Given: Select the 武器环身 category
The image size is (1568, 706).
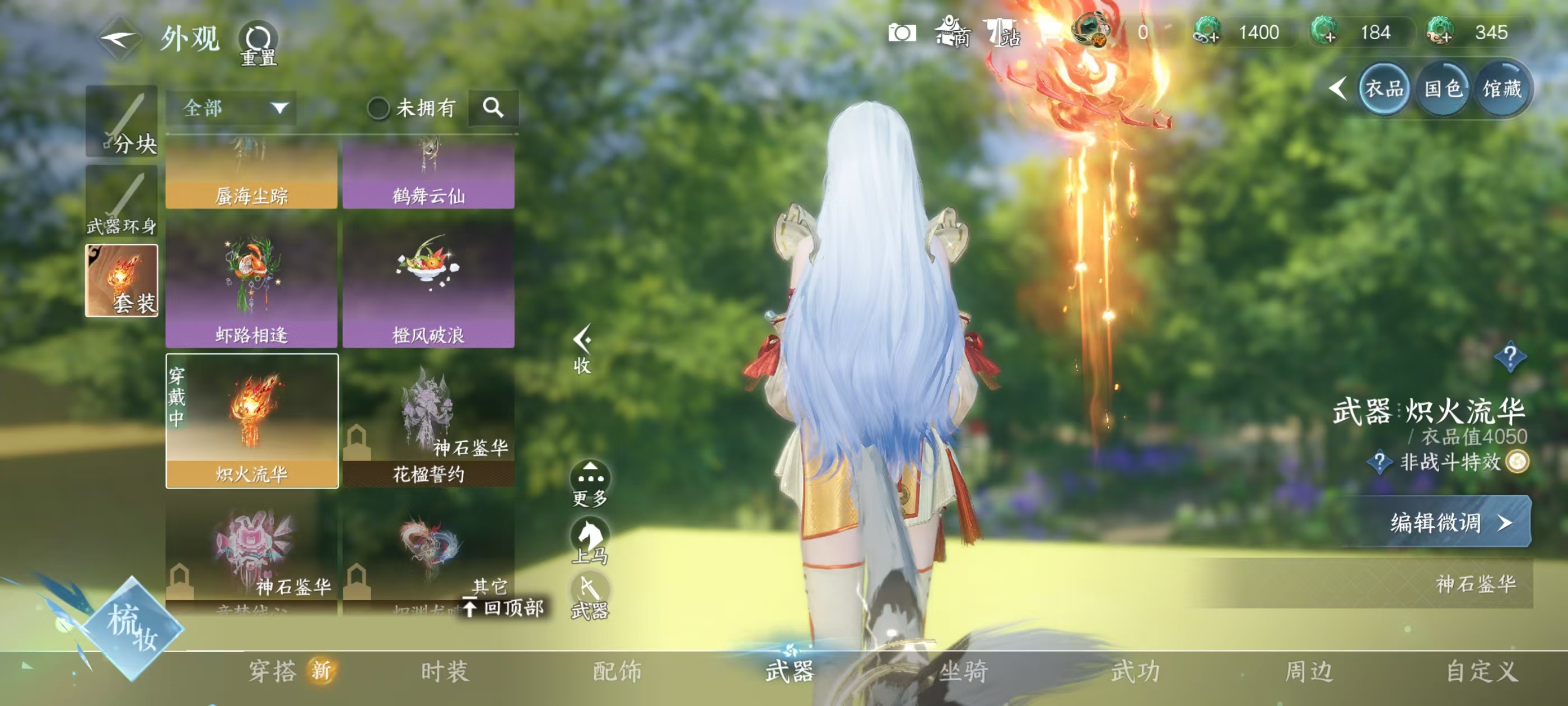Looking at the screenshot, I should pos(122,202).
